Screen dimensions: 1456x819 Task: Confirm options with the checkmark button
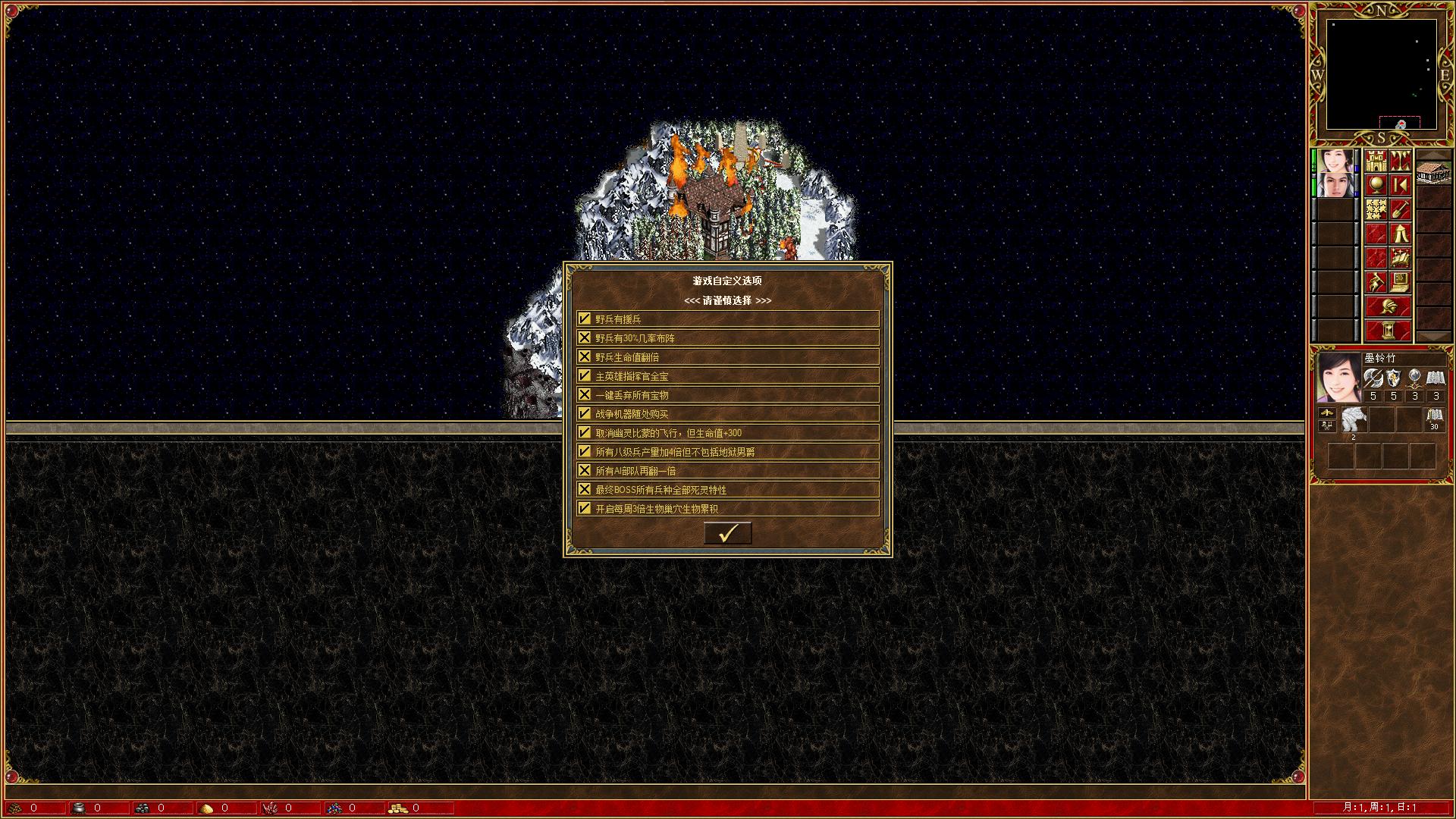click(x=726, y=533)
